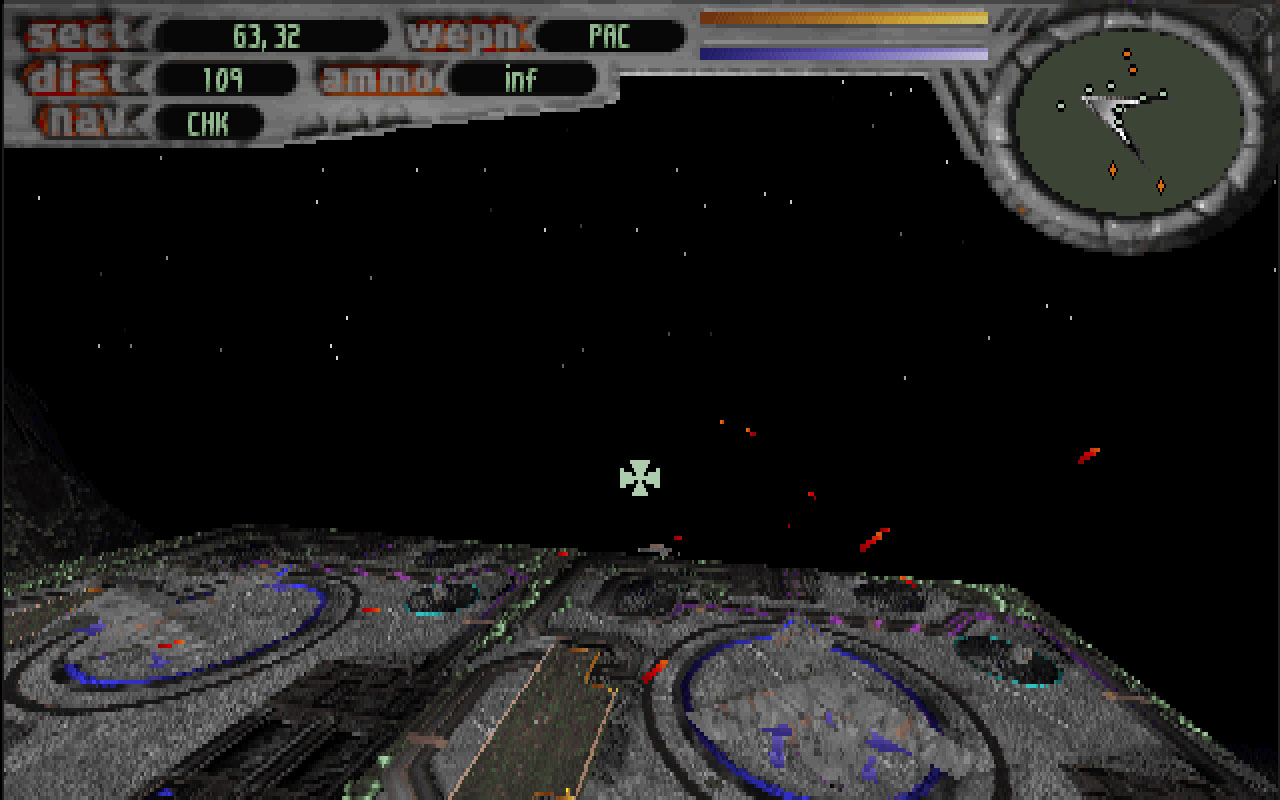Click the wepn indicator icon
The width and height of the screenshot is (1280, 800).
(x=468, y=35)
